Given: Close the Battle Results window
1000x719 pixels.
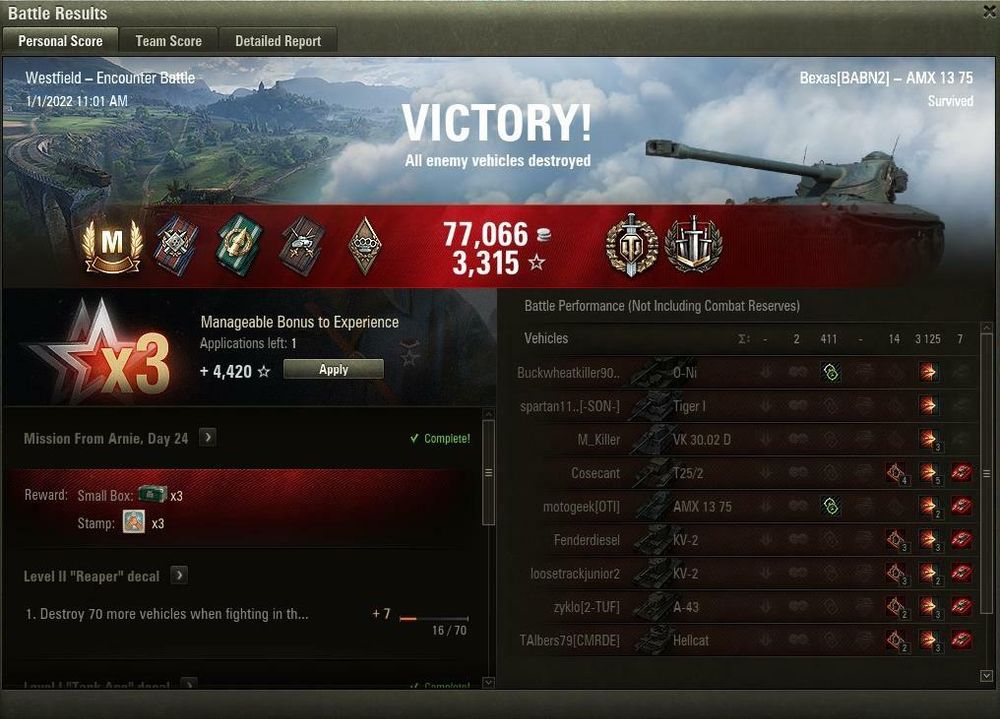Looking at the screenshot, I should point(986,11).
